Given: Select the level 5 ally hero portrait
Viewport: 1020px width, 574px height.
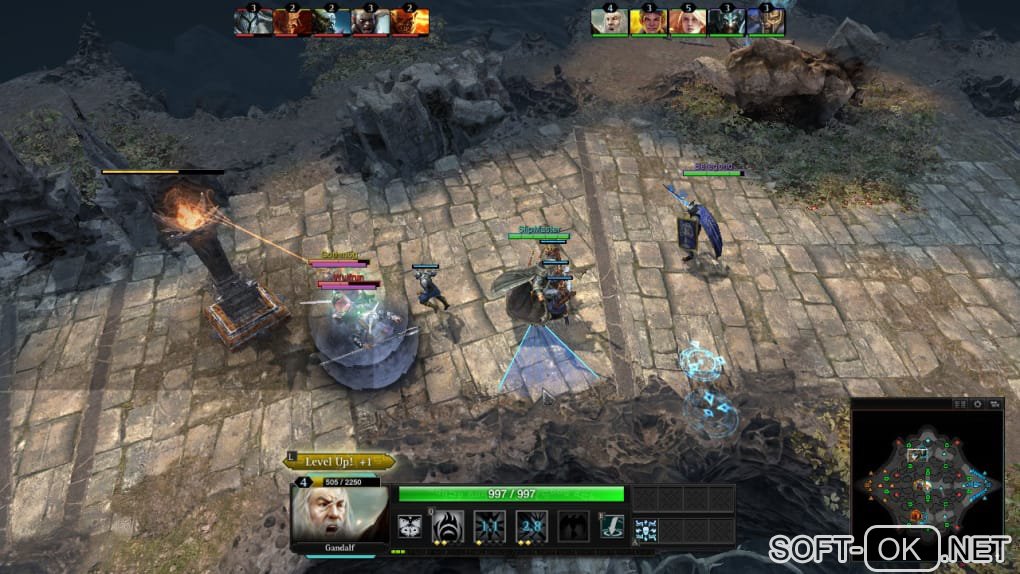Looking at the screenshot, I should (688, 21).
